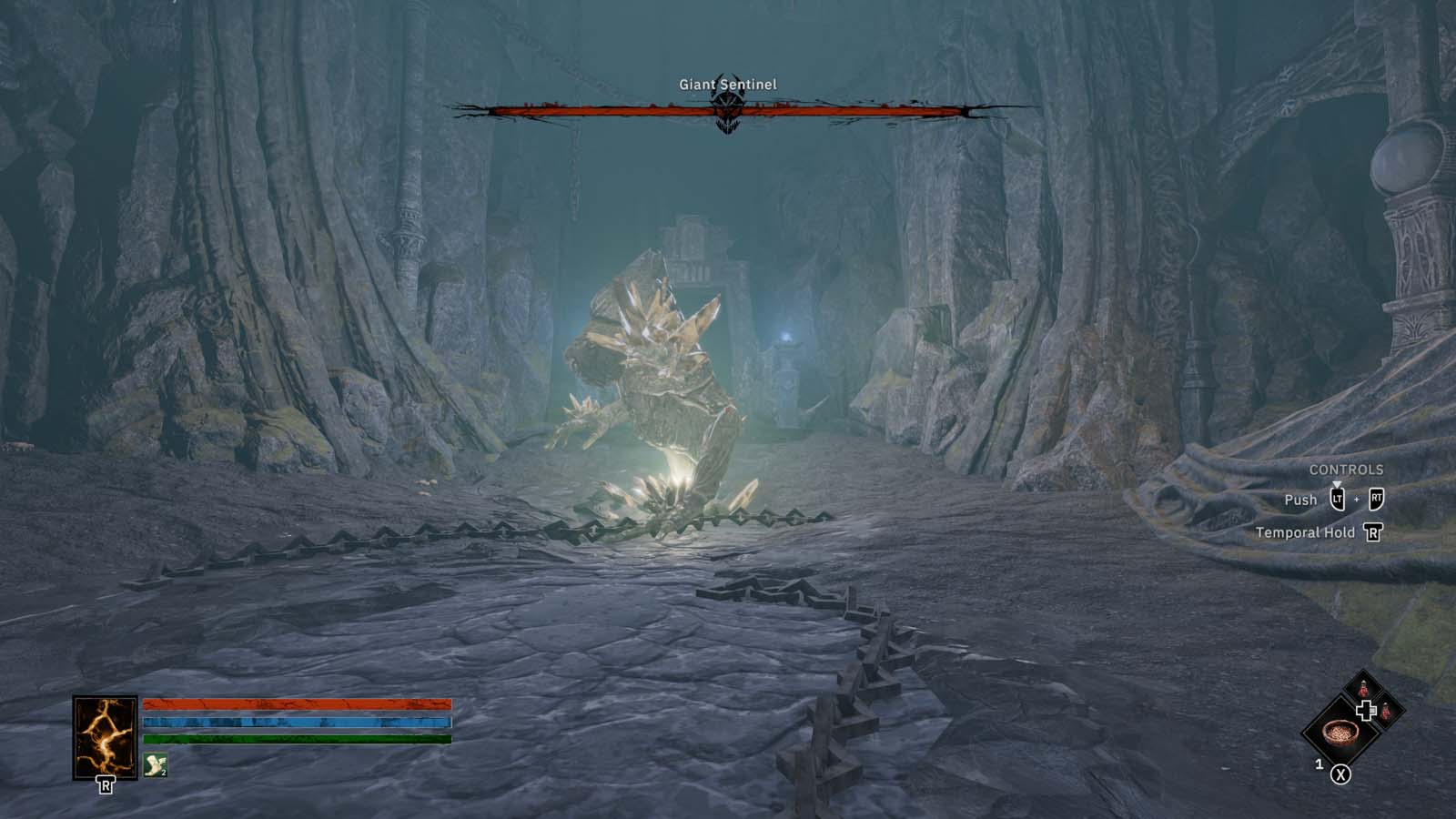Click the Push control label
Image resolution: width=1456 pixels, height=819 pixels.
[1301, 500]
